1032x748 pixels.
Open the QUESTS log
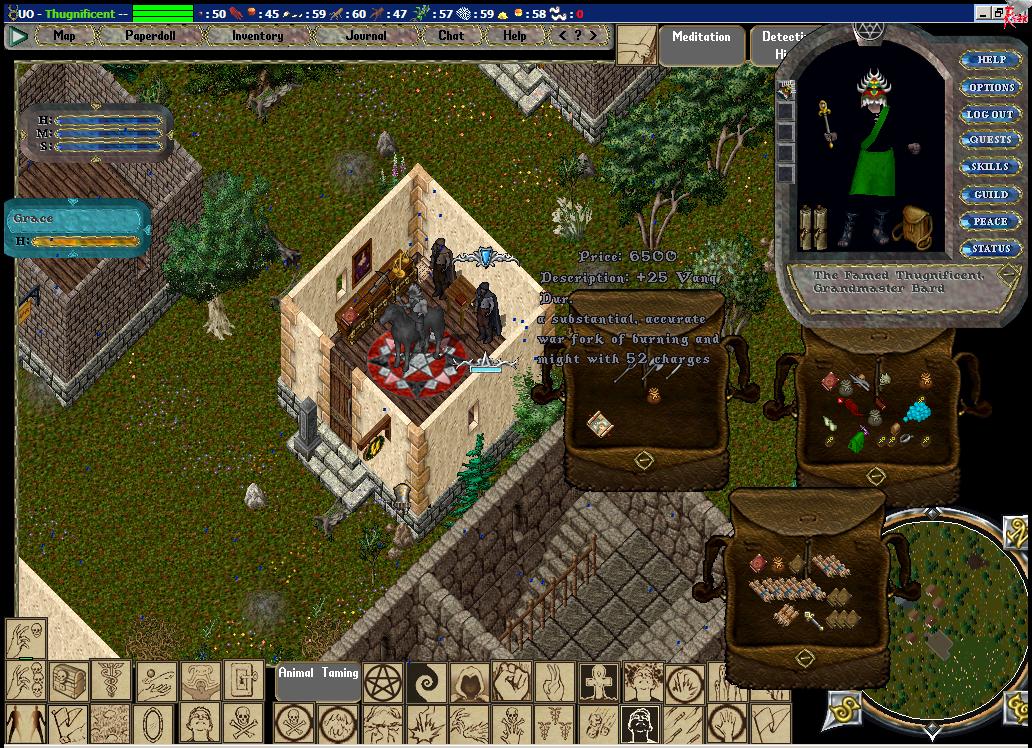[990, 140]
